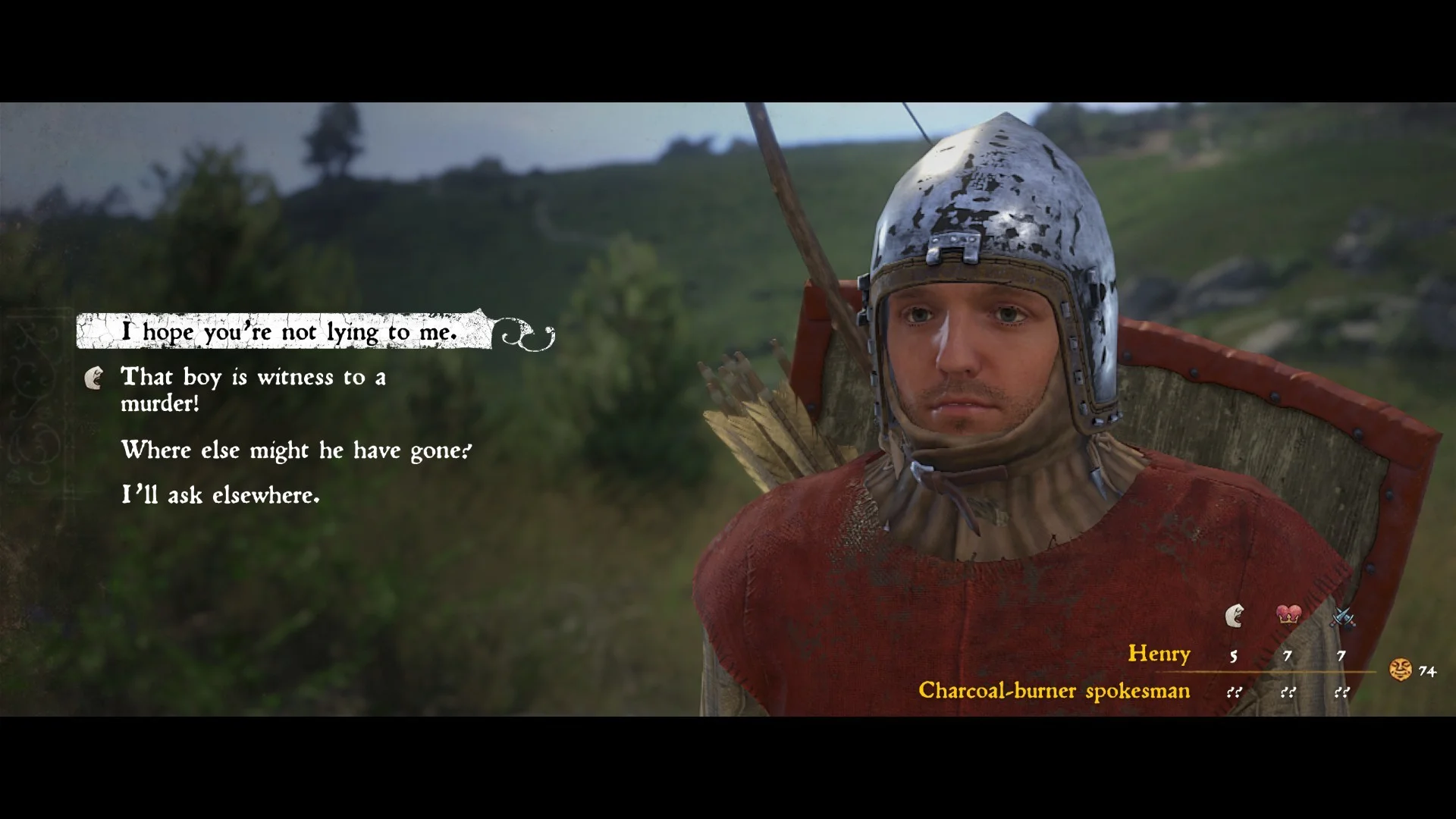
Task: Click the intimidation mask beside the murder dialogue line
Action: 95,379
